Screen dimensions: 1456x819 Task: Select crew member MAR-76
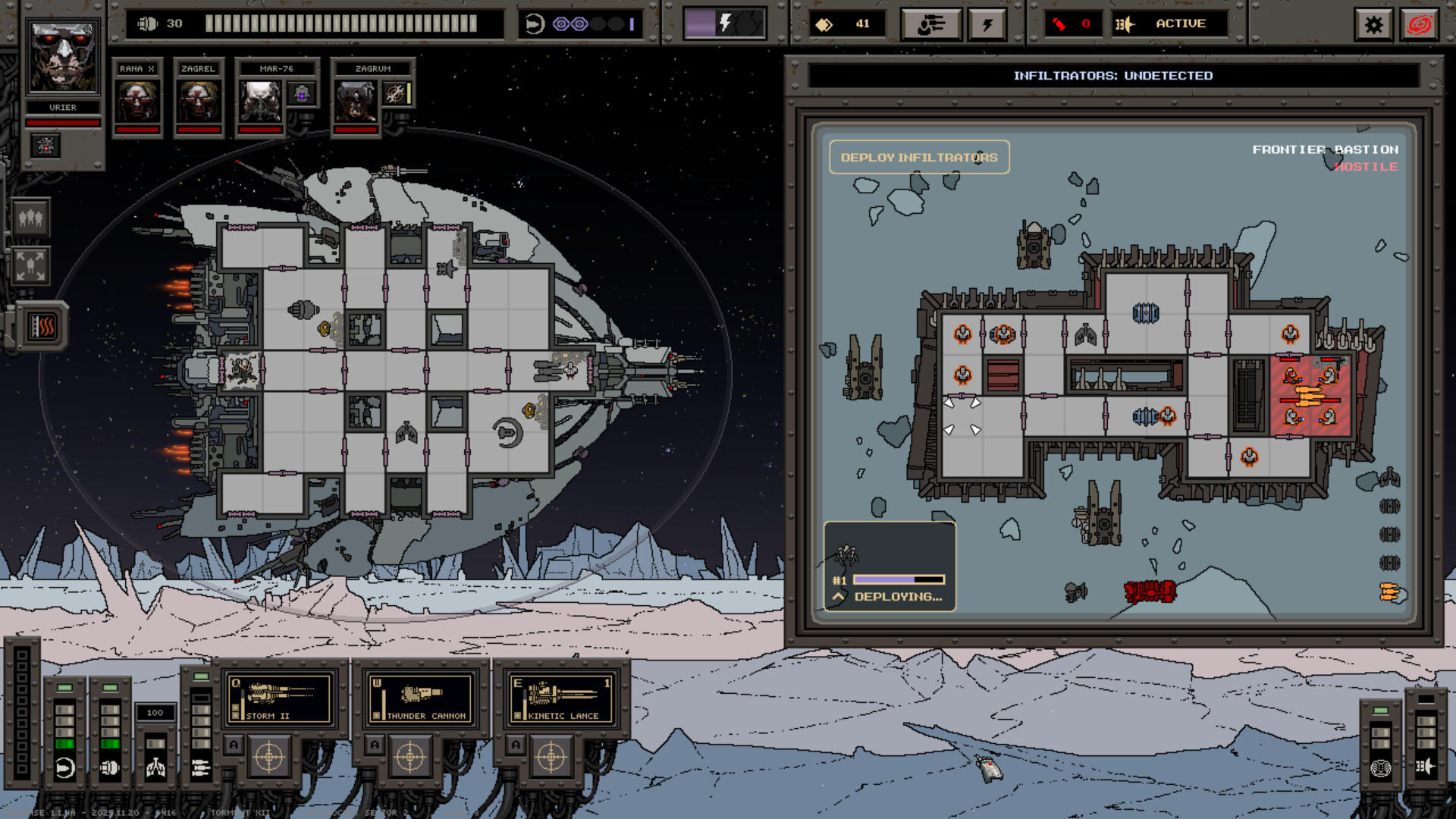click(x=260, y=100)
